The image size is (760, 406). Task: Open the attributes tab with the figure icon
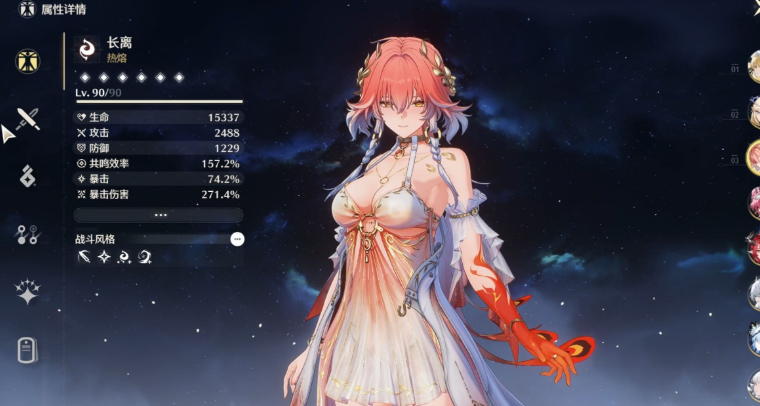click(28, 61)
